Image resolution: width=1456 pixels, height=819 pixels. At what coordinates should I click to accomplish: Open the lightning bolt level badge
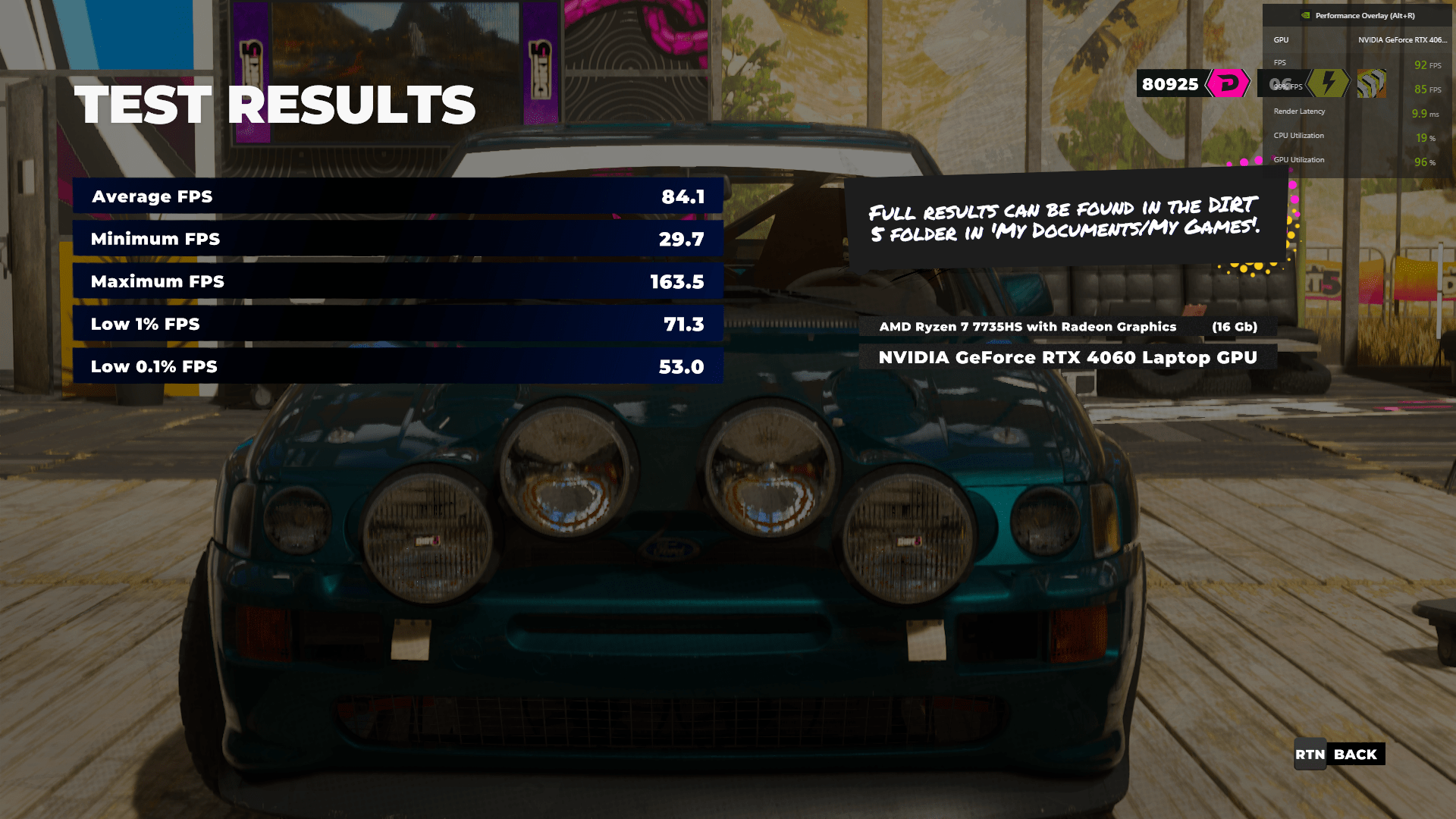pos(1328,83)
